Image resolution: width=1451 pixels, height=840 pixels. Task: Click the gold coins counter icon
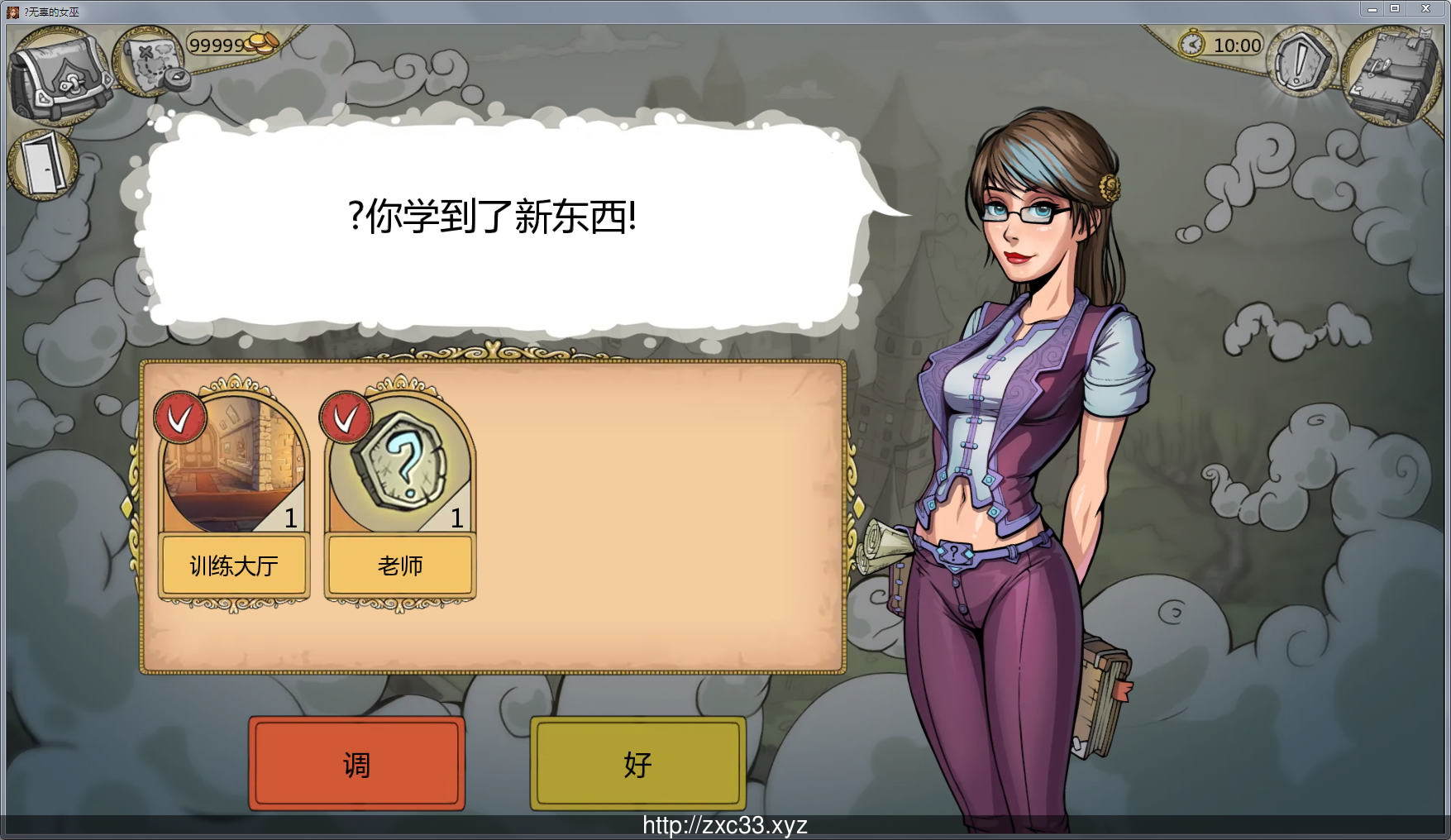pos(258,43)
